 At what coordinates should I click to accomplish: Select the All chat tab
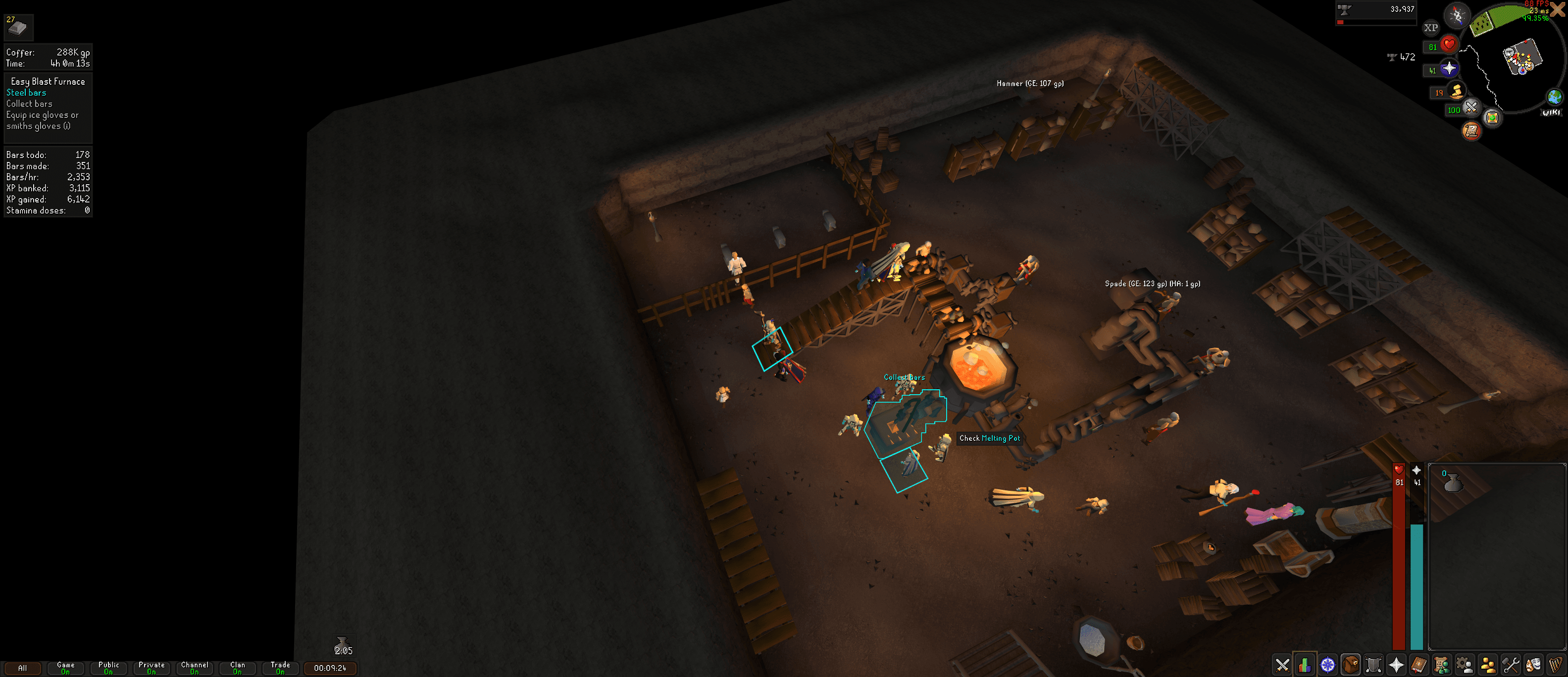(x=22, y=668)
